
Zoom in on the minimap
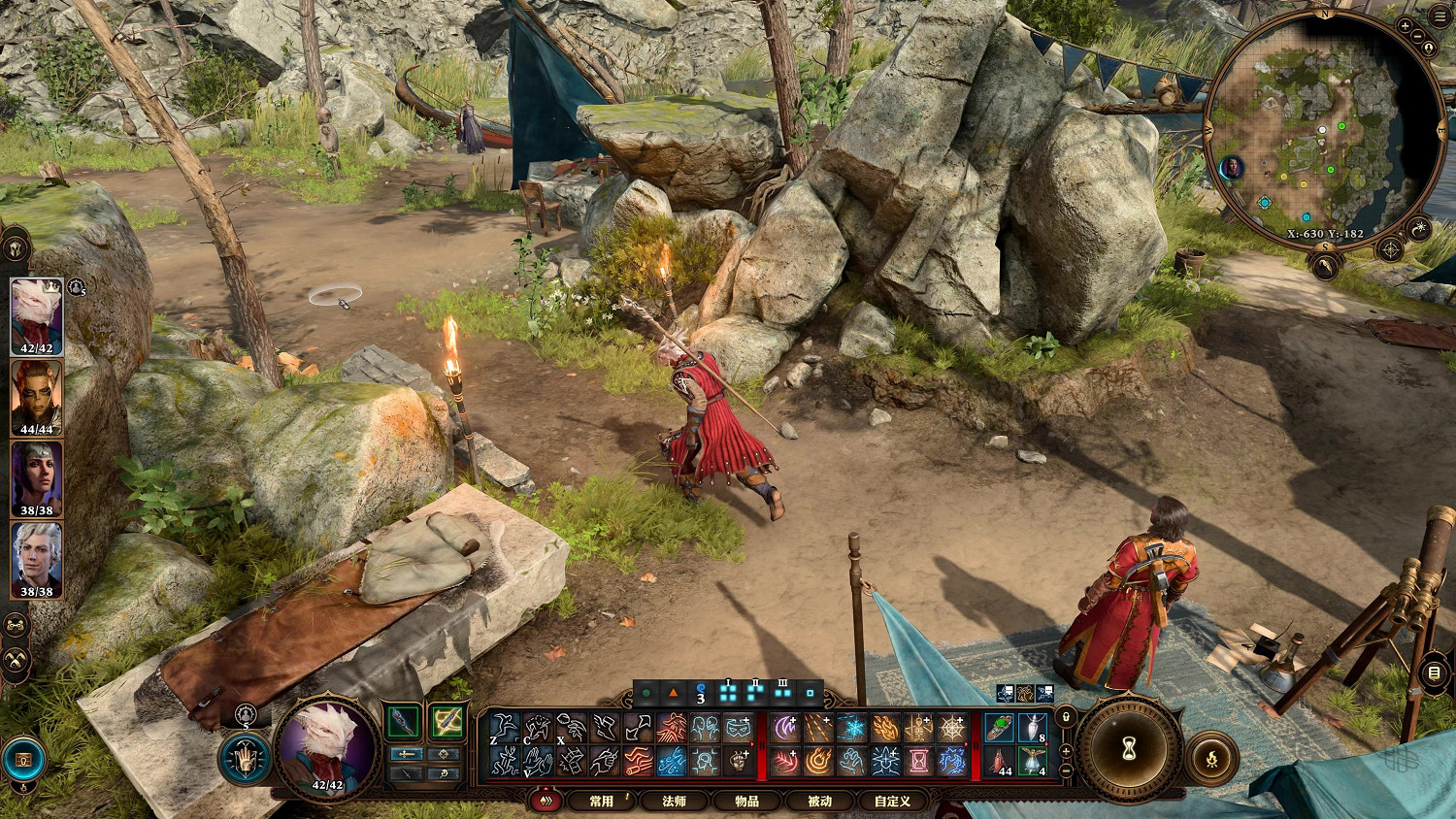click(x=1405, y=25)
